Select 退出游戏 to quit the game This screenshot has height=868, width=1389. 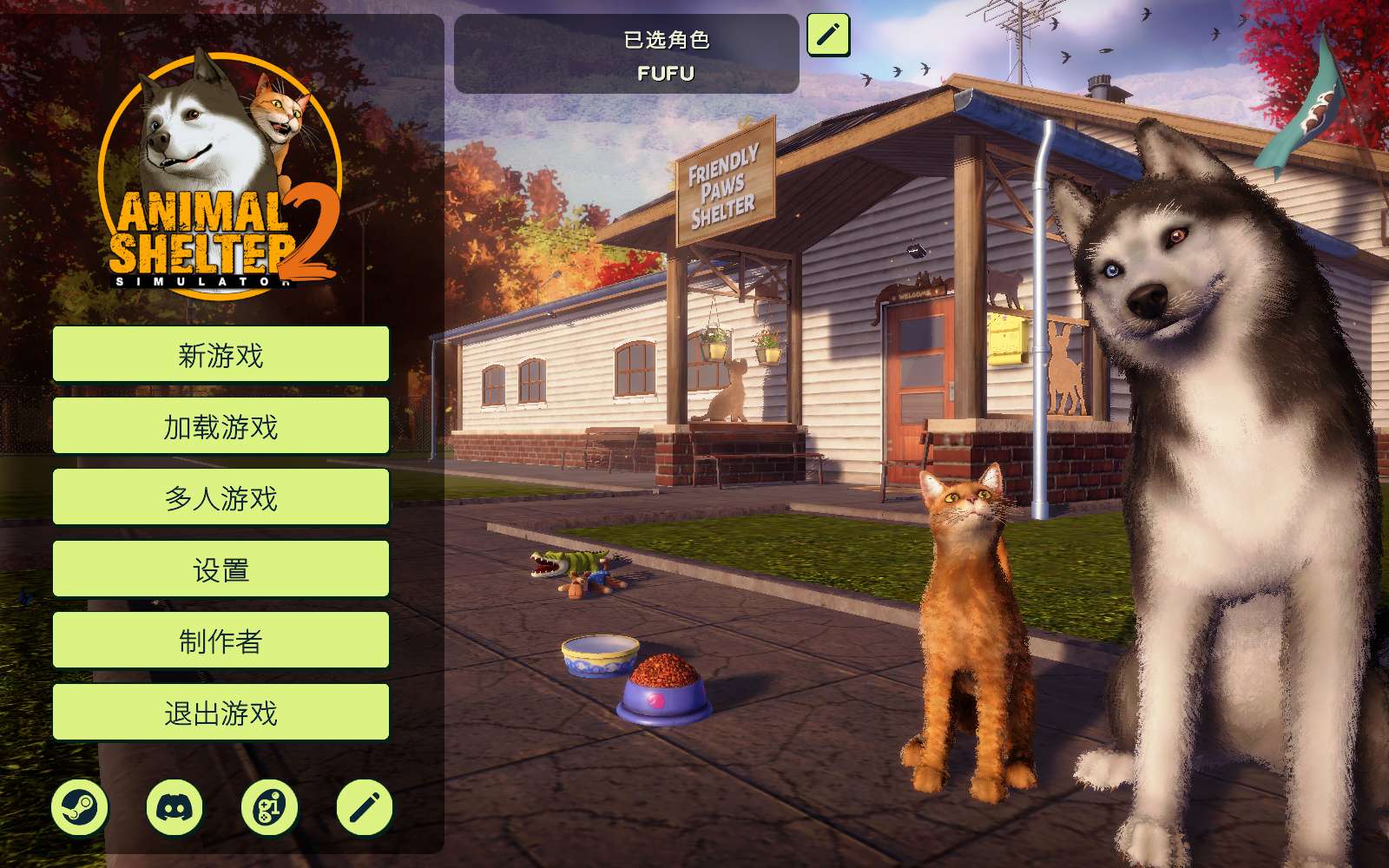(221, 713)
